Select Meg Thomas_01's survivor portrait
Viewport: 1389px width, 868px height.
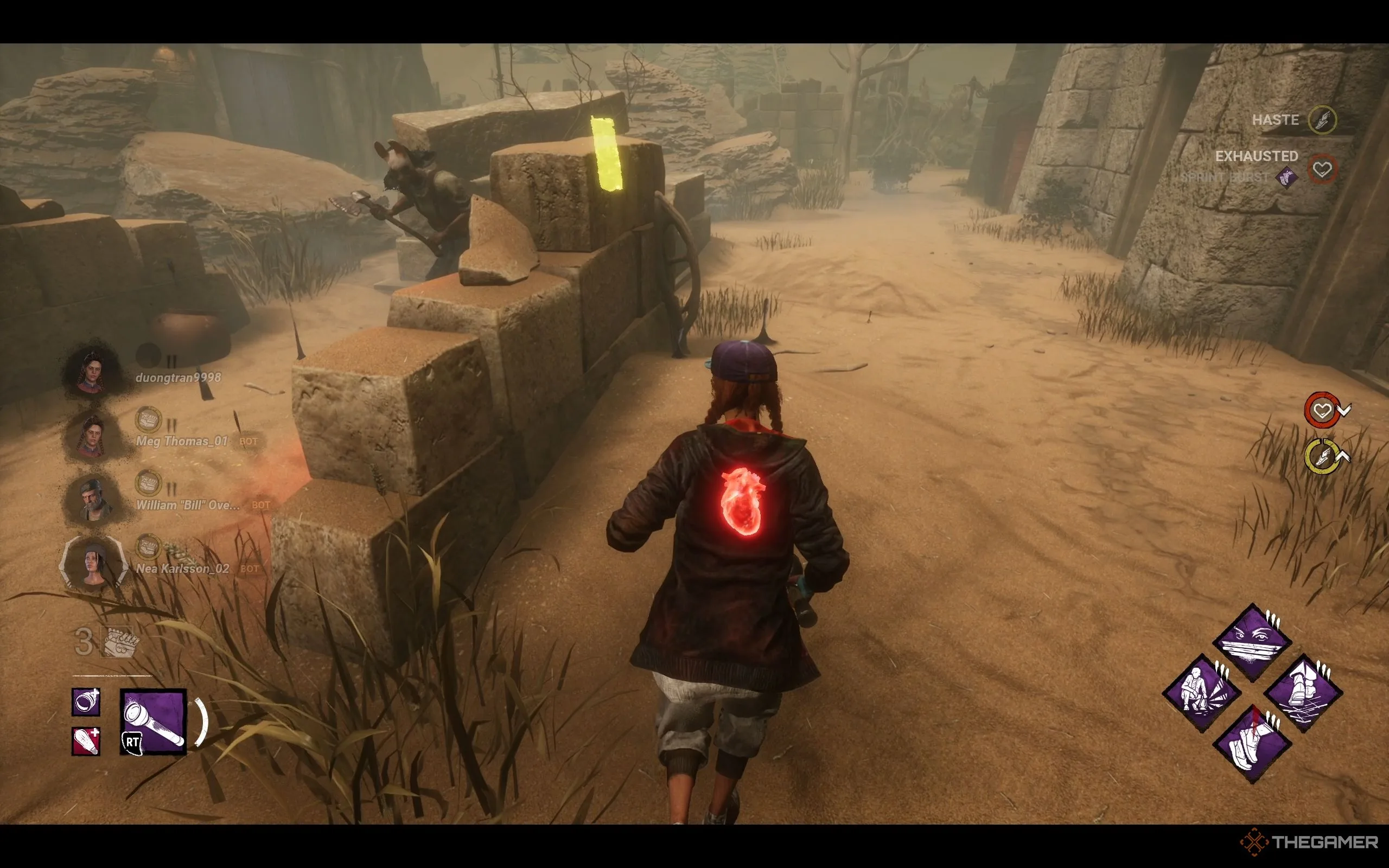tap(92, 436)
